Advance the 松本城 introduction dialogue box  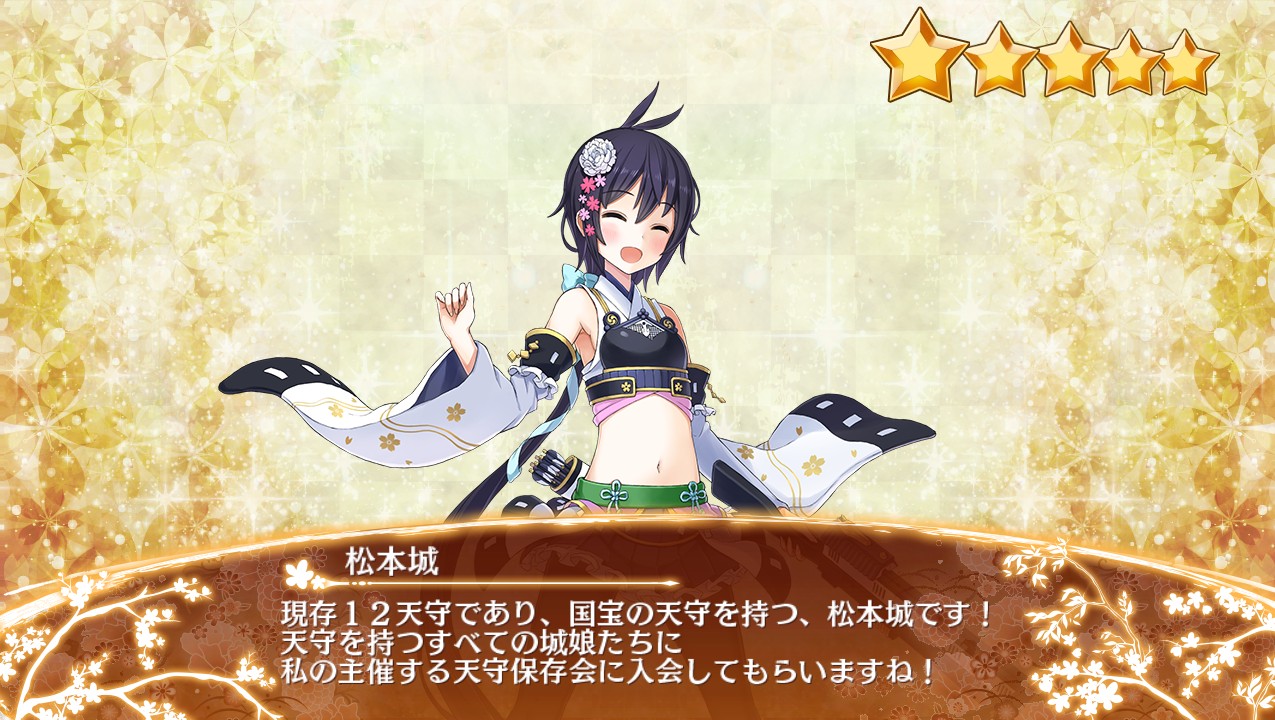[x=637, y=640]
